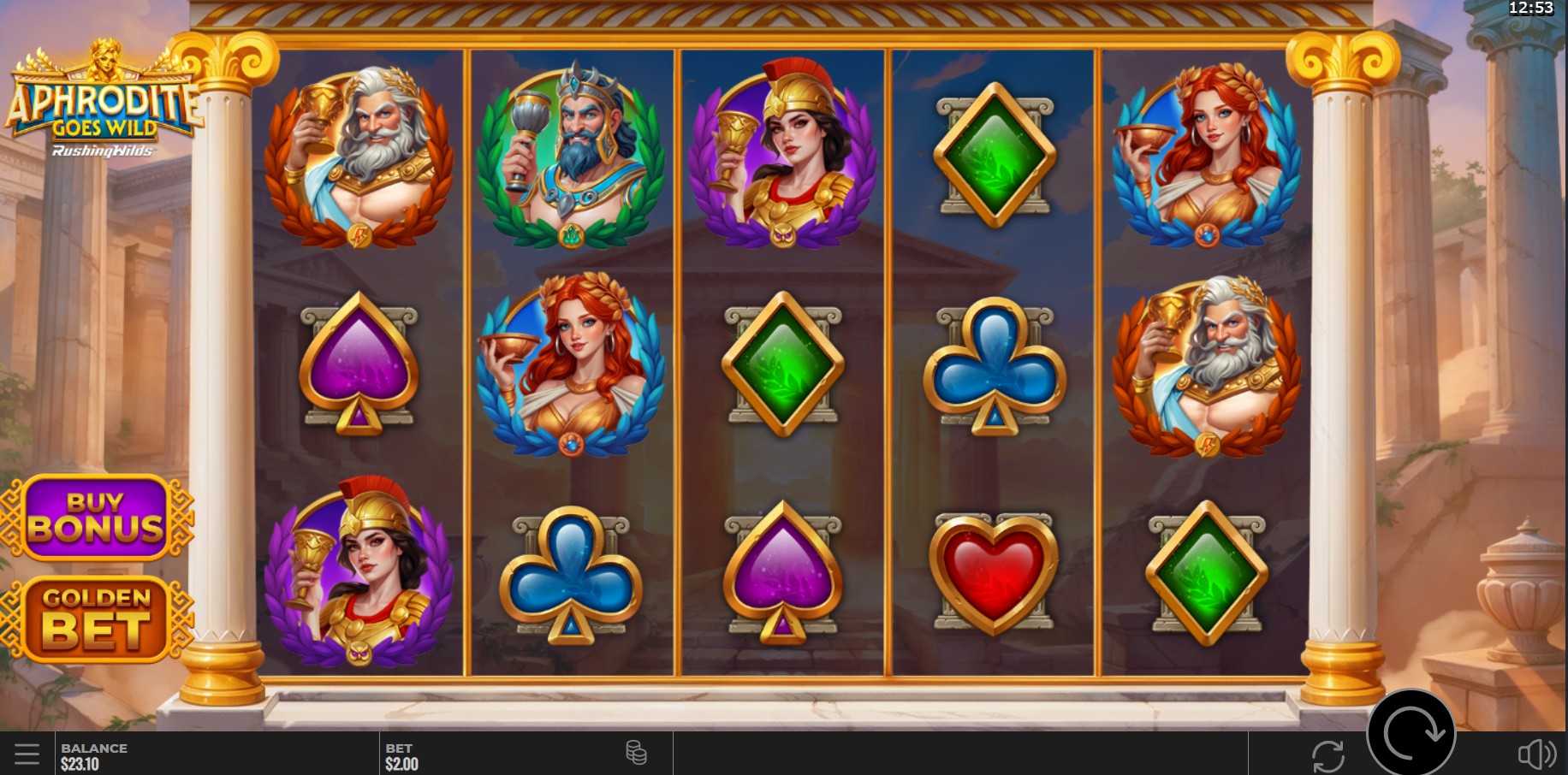Image resolution: width=1568 pixels, height=775 pixels.
Task: Open bet settings via the coin stack icon
Action: (x=636, y=754)
